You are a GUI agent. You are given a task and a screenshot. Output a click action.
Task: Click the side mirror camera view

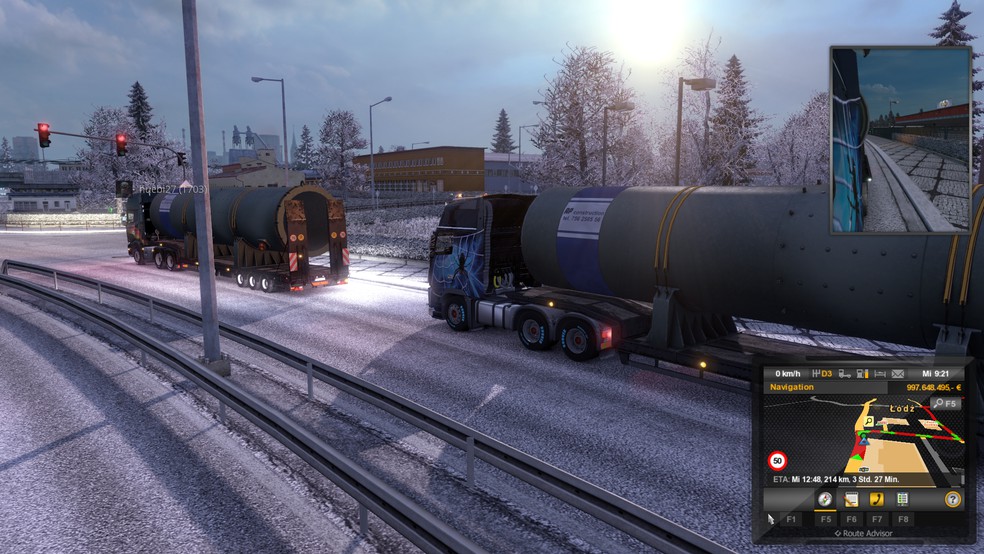(x=900, y=139)
